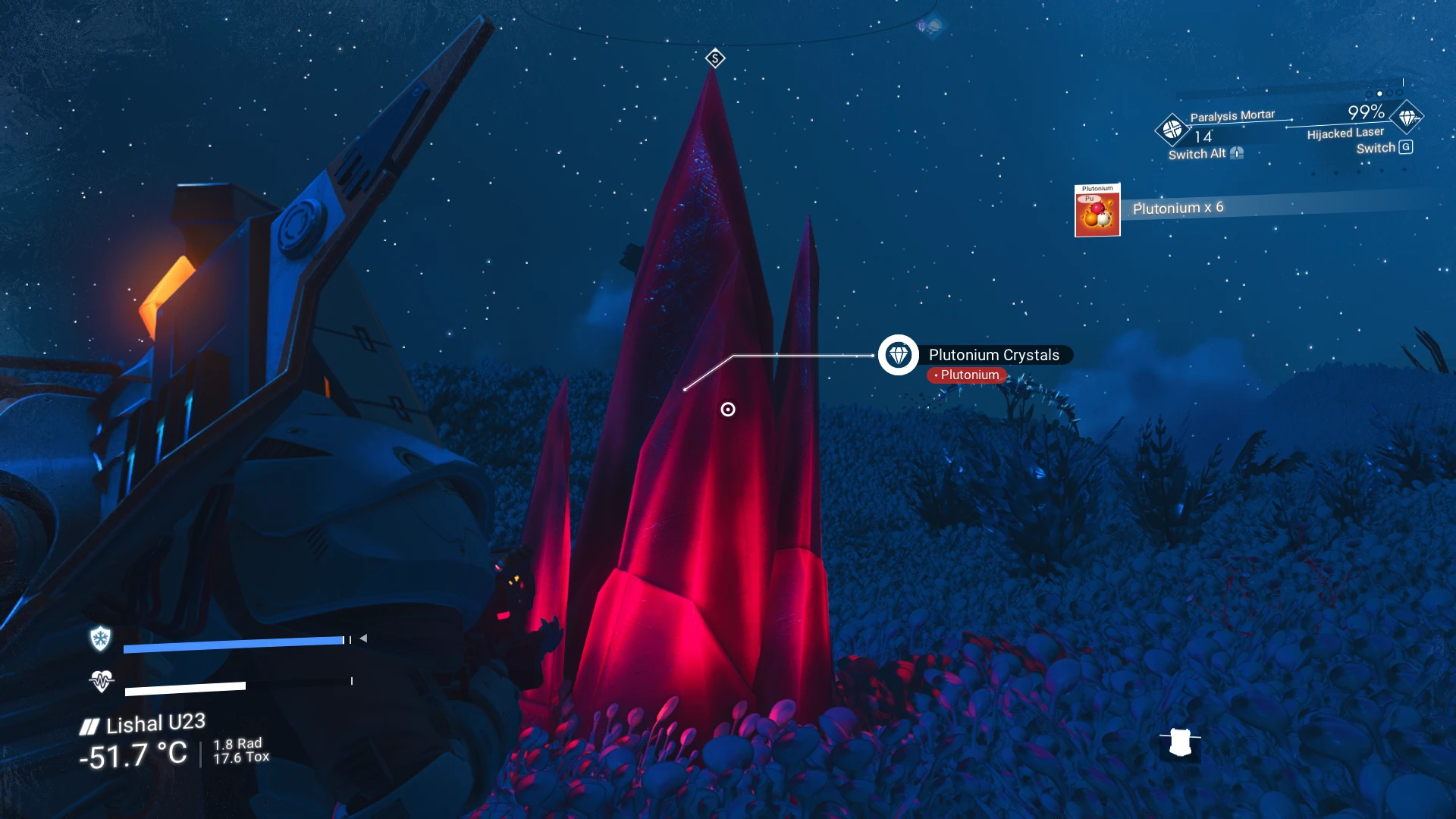This screenshot has width=1456, height=819.
Task: Click the Plutonium Crystals scan icon
Action: click(899, 355)
